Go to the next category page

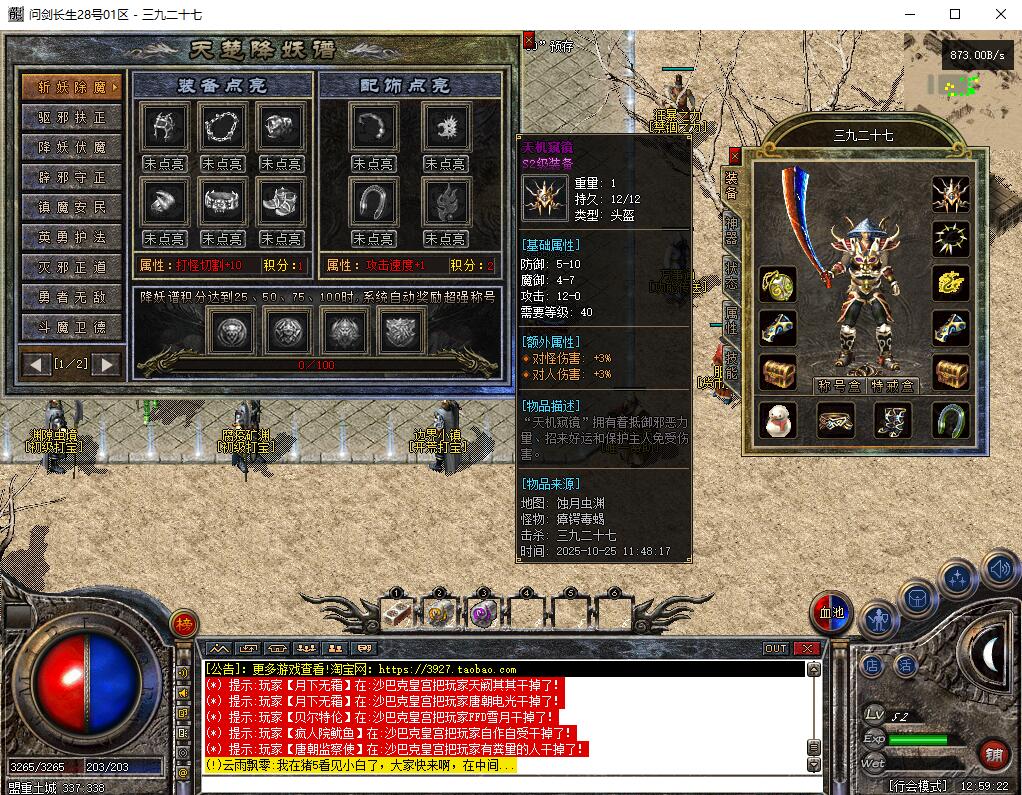point(107,364)
